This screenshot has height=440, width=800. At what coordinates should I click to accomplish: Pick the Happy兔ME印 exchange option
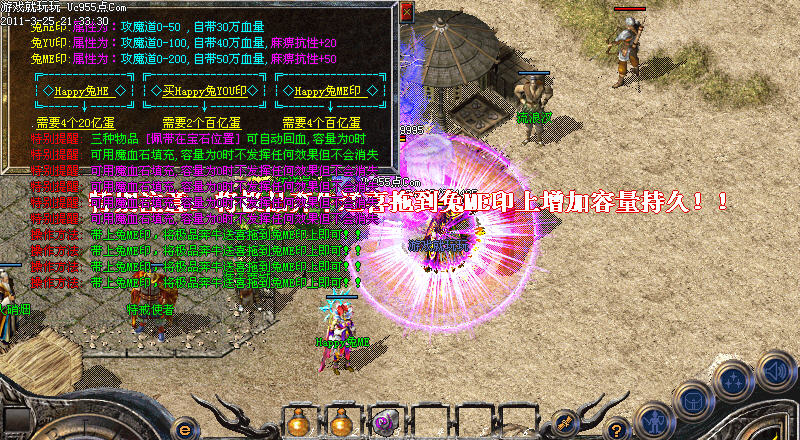(331, 91)
